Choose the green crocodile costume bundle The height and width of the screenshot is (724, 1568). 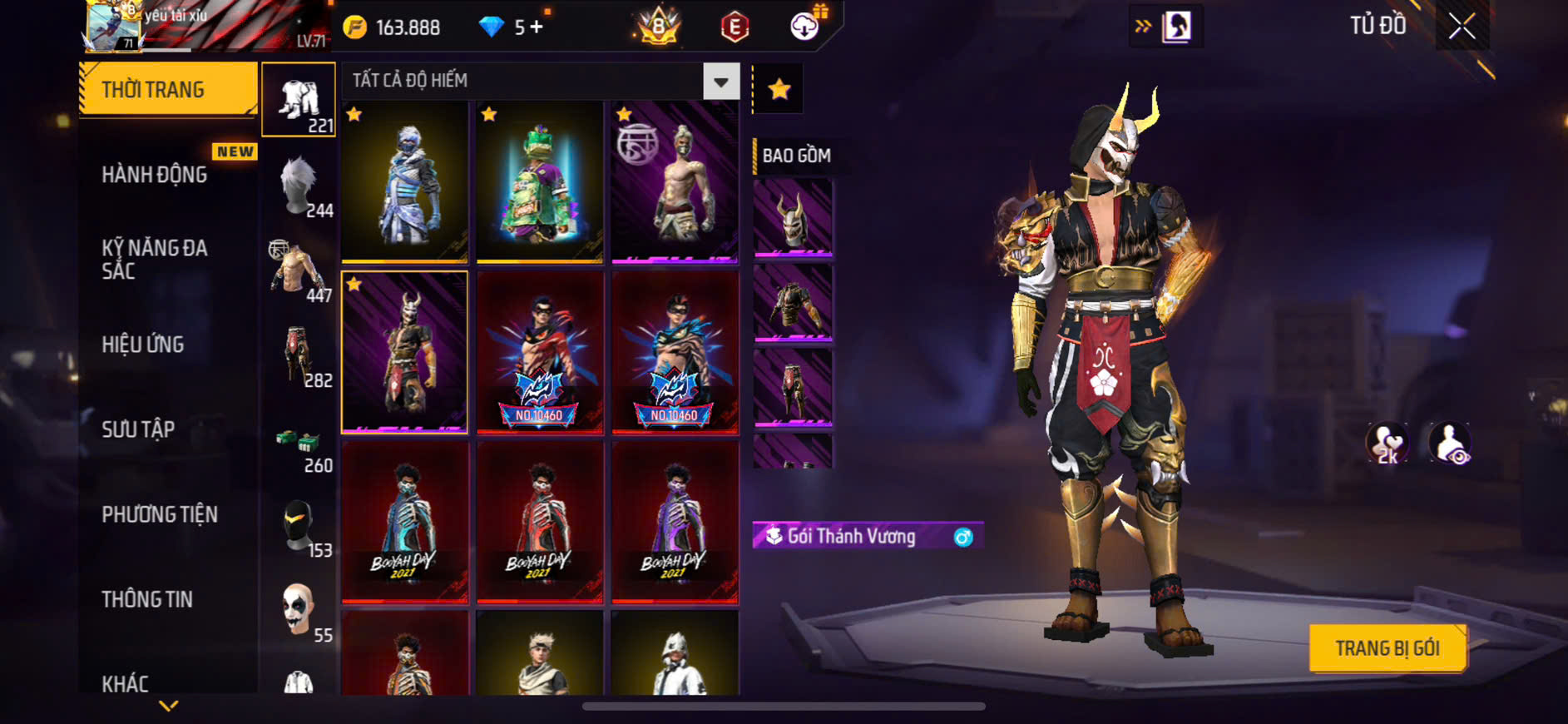540,182
